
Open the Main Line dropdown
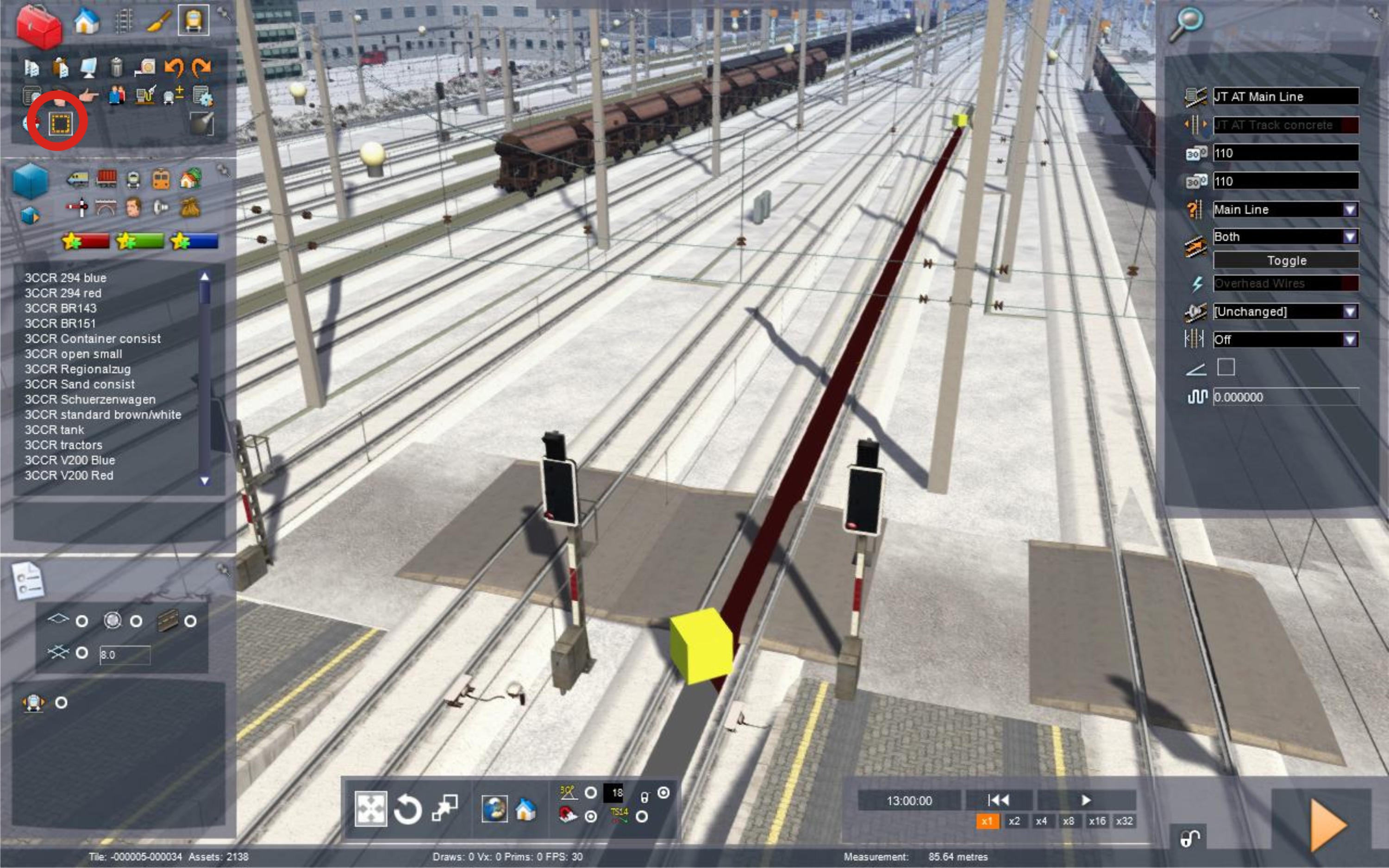point(1349,210)
